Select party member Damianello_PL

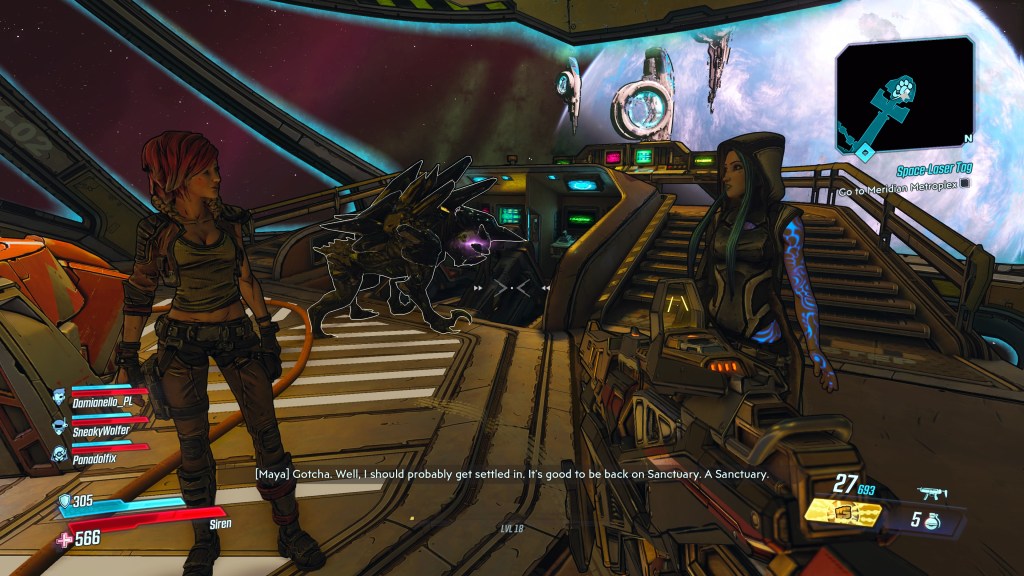pos(102,401)
